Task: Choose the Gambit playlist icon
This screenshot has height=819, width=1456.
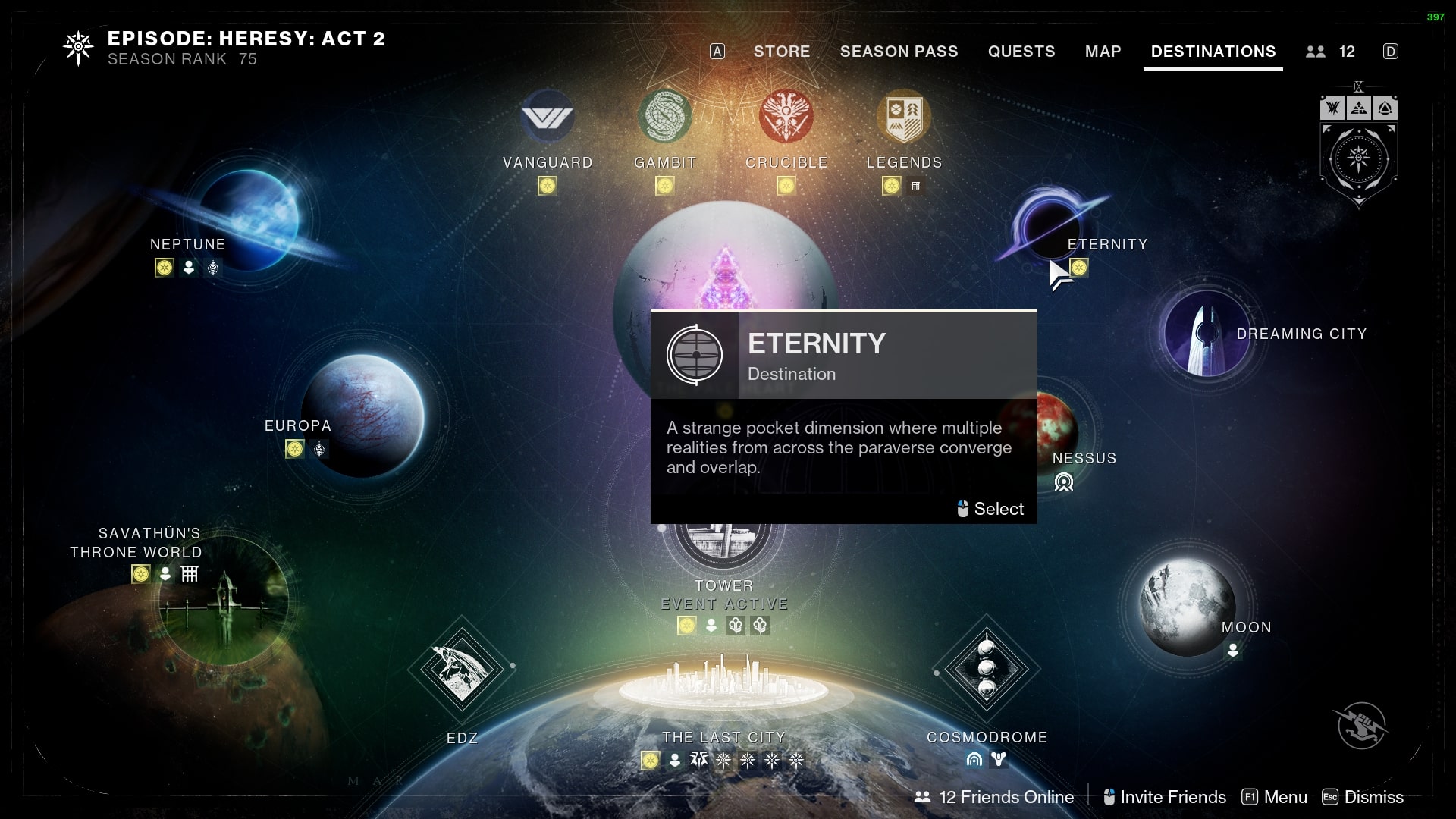Action: pos(665,118)
